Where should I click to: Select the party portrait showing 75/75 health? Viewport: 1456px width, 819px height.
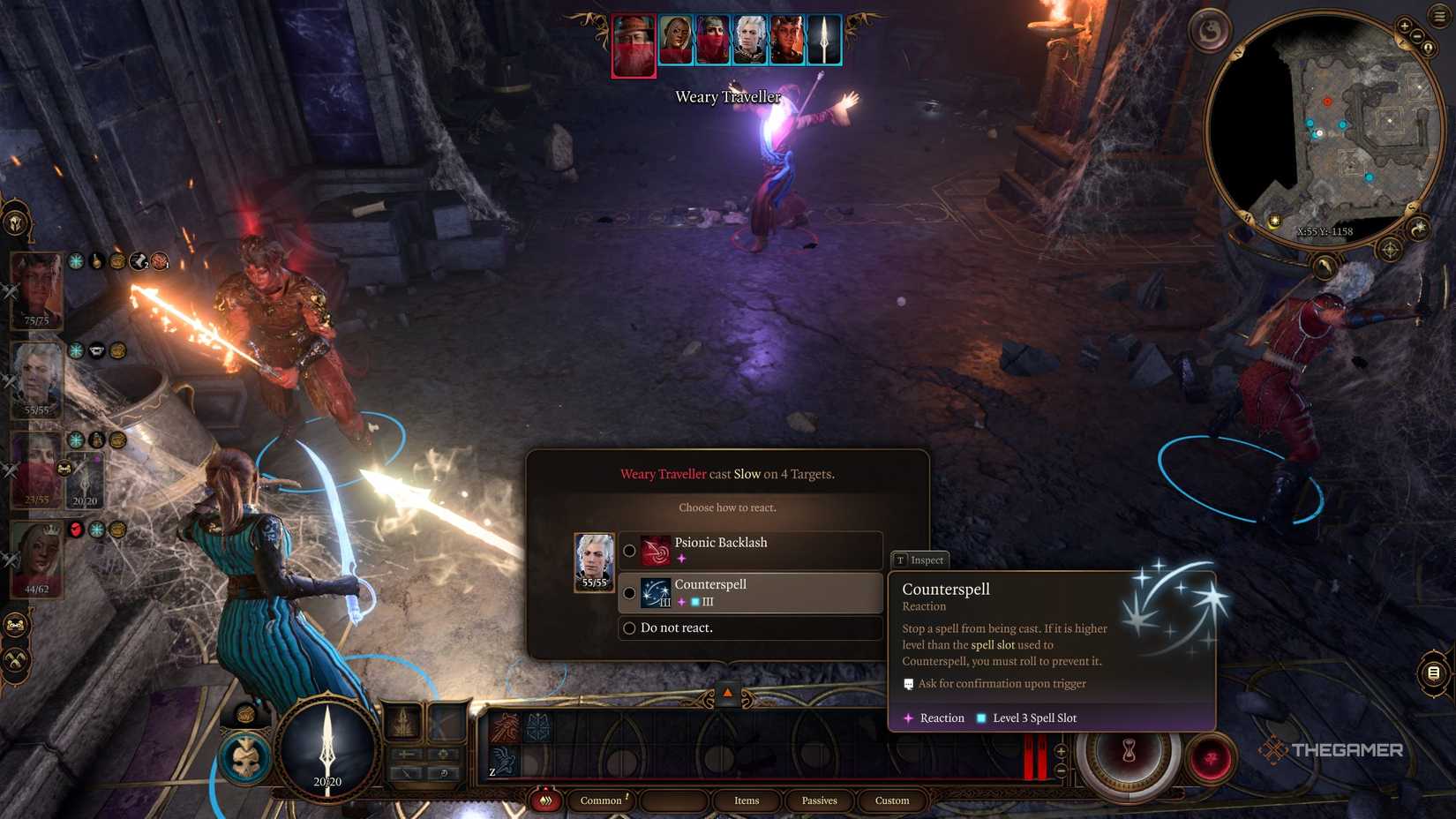[37, 289]
